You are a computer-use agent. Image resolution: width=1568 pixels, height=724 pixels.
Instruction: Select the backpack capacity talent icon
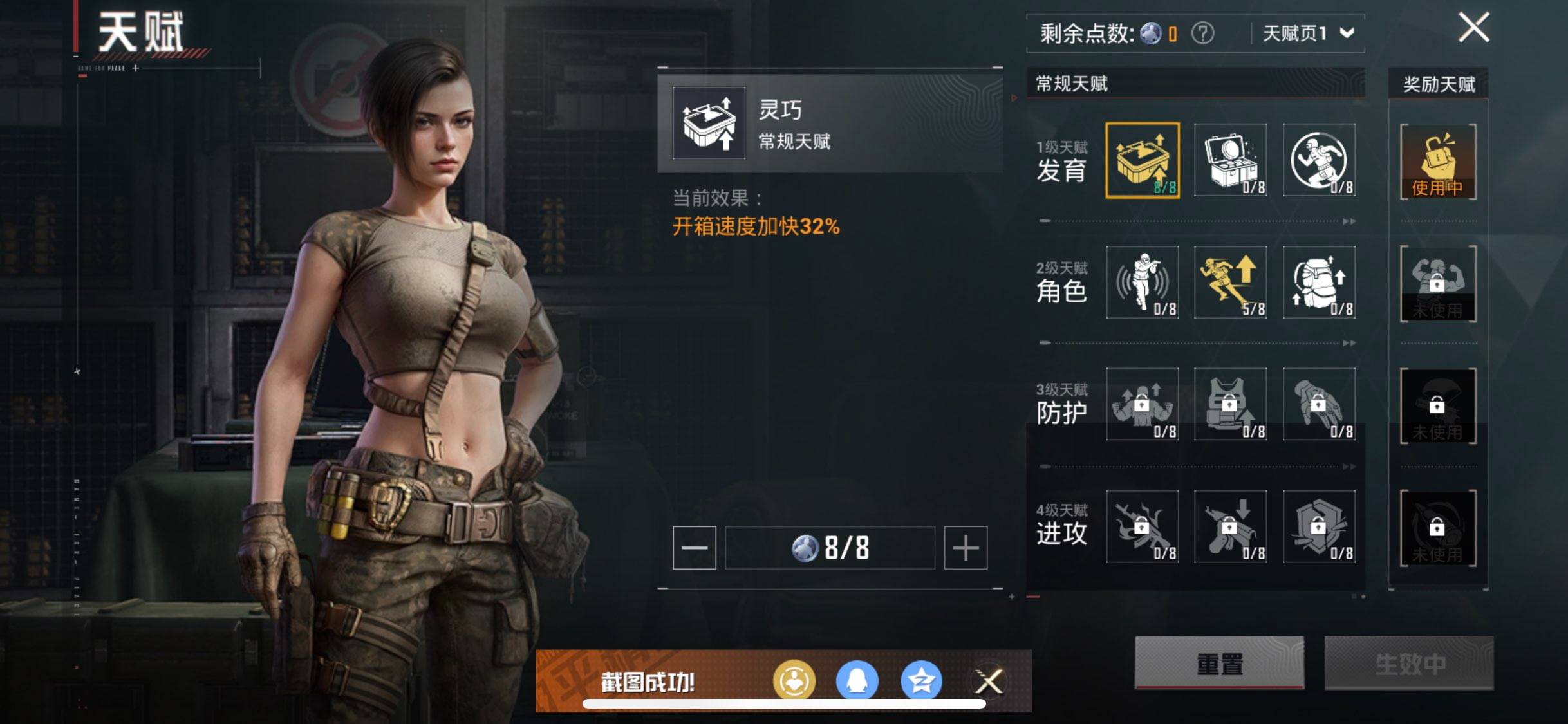click(1318, 281)
